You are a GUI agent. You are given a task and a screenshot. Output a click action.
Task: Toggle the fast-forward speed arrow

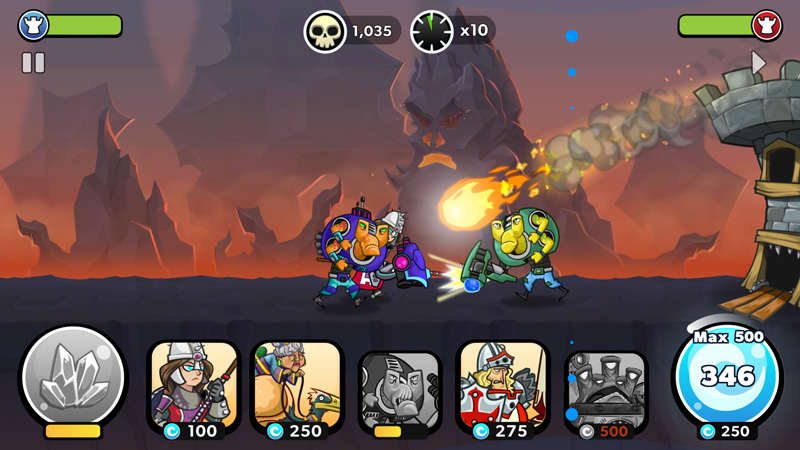click(x=759, y=63)
